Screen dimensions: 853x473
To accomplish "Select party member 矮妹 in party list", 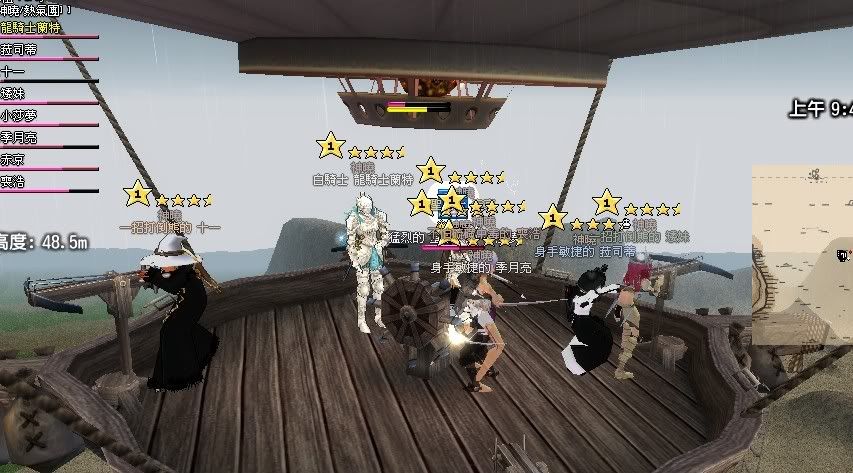I will tap(14, 93).
